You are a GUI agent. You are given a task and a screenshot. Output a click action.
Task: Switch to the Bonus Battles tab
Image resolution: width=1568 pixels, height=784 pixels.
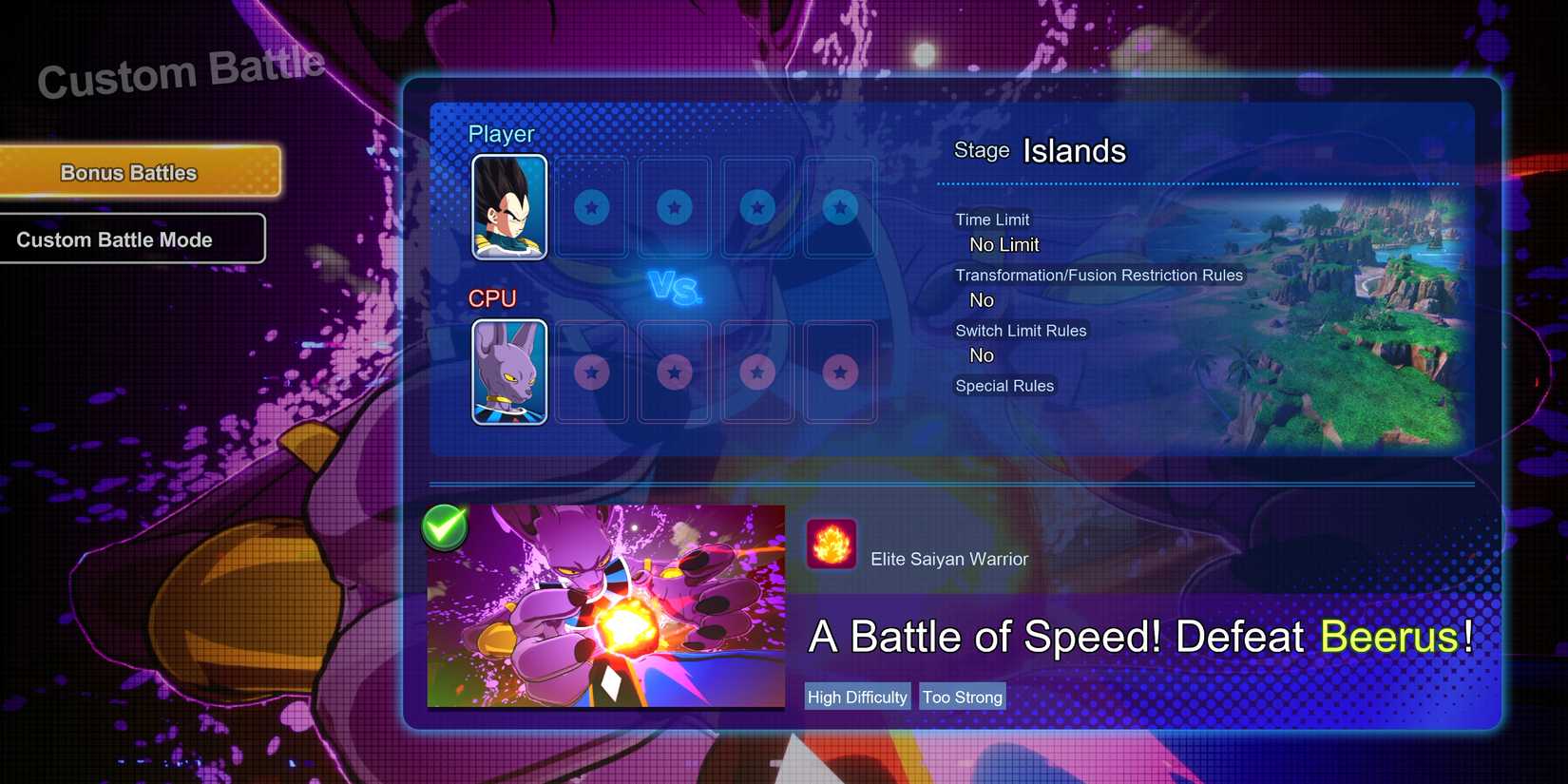[128, 172]
